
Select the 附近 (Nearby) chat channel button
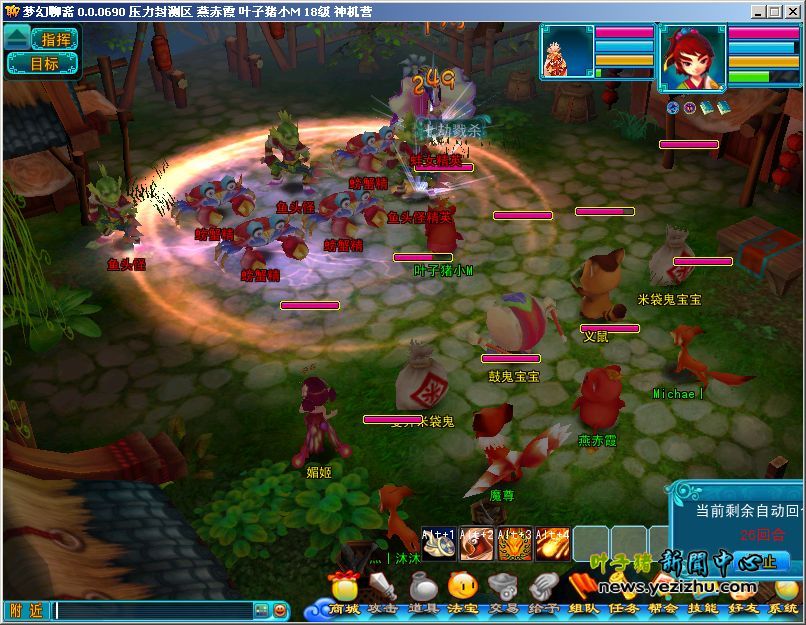tap(25, 610)
